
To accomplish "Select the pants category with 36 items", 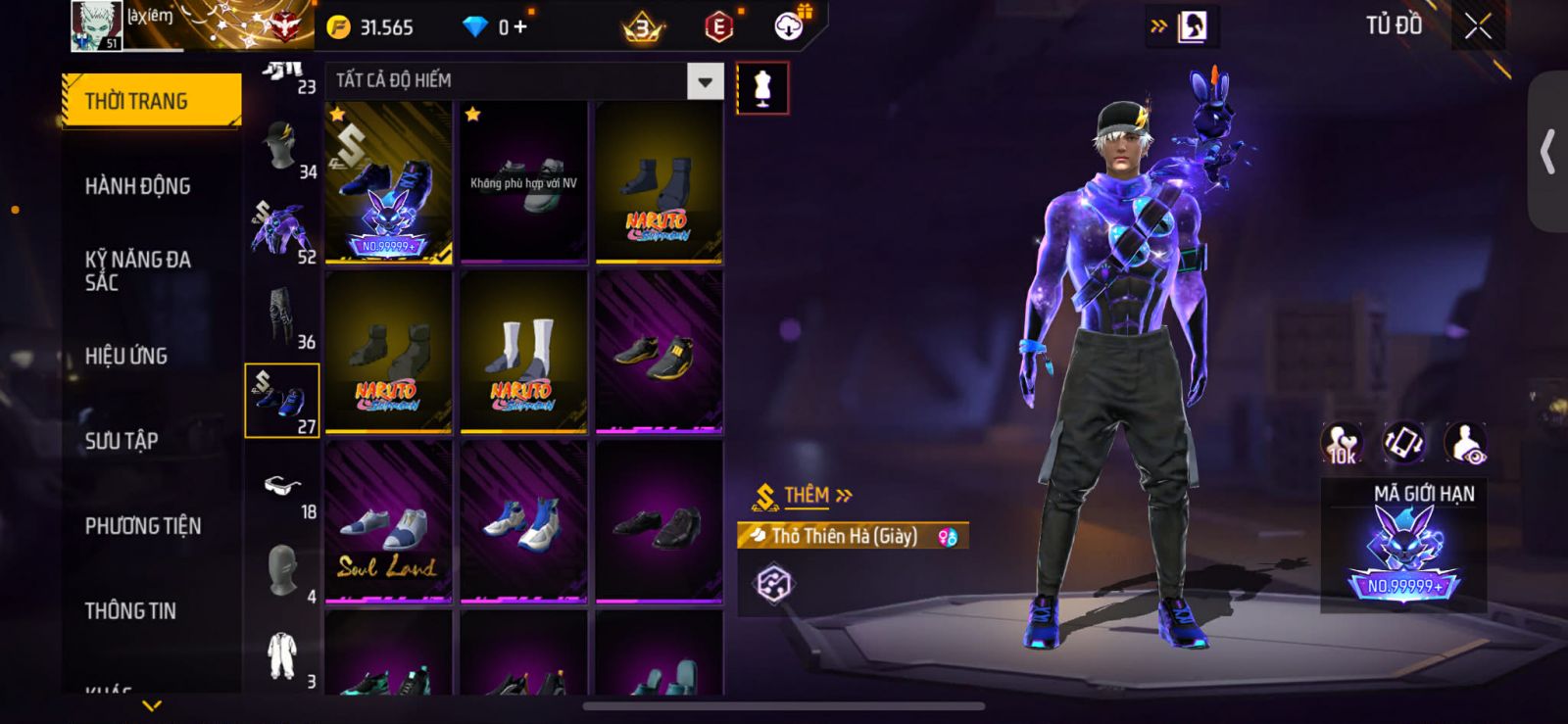I will 282,315.
